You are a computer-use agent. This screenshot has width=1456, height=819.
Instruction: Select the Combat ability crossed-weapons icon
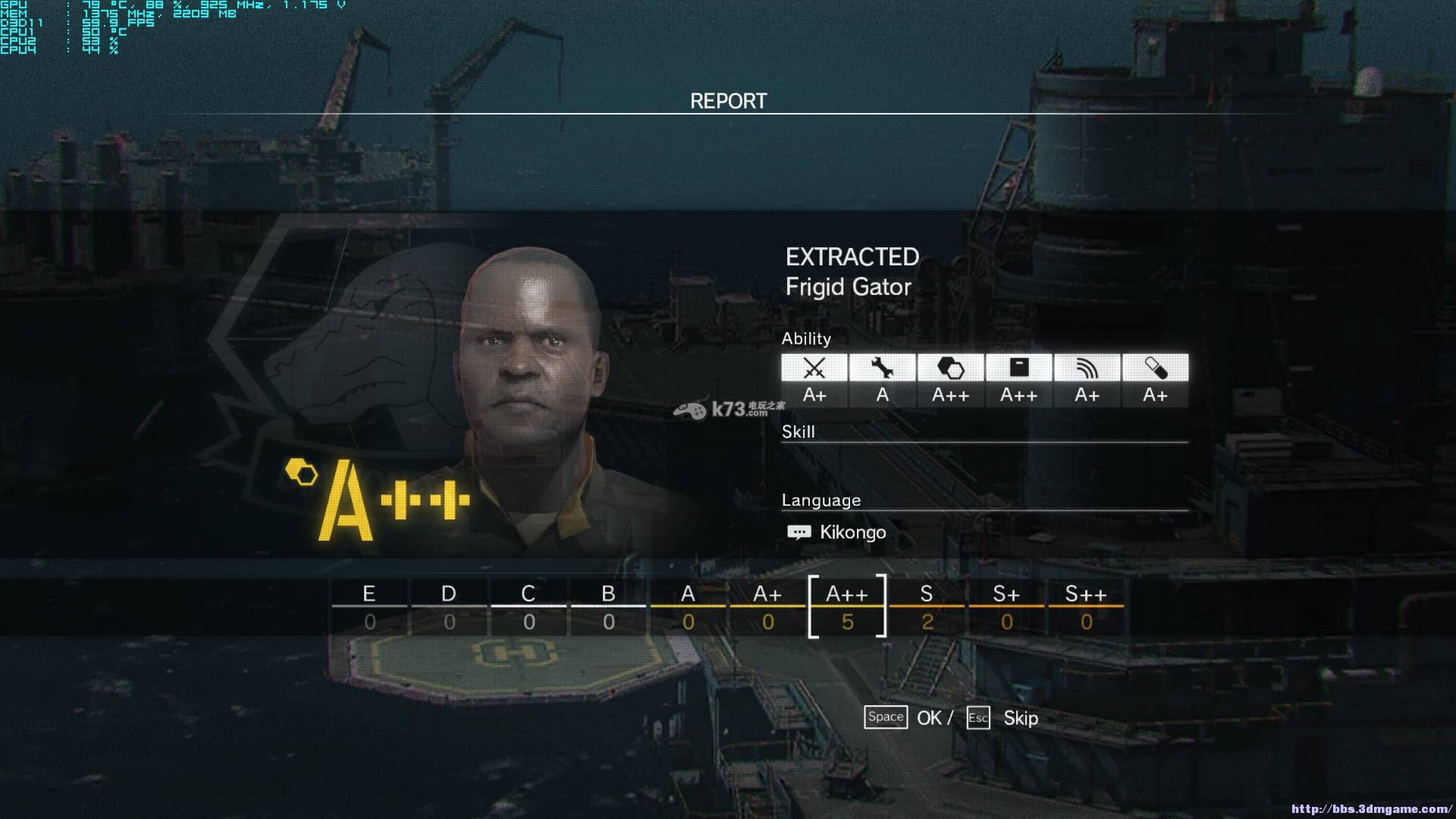click(814, 369)
